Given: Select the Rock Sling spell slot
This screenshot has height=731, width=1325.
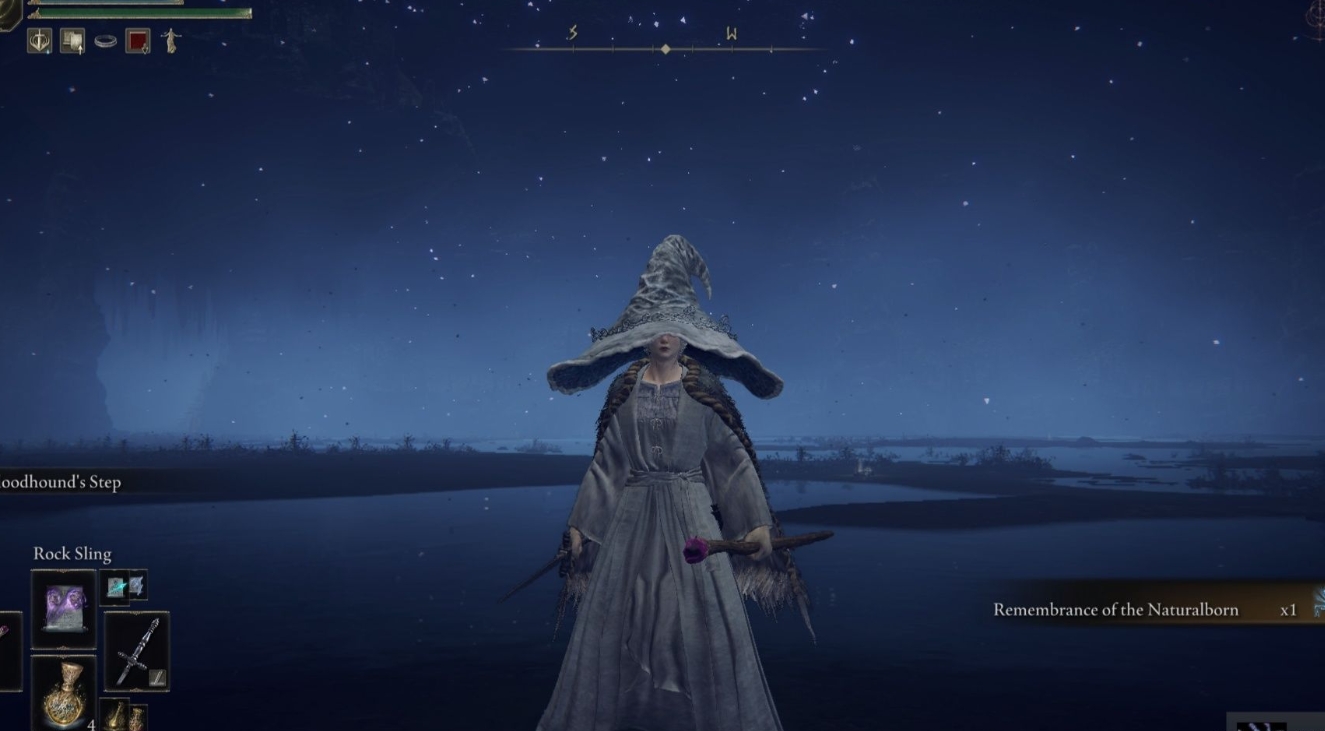Looking at the screenshot, I should point(64,609).
